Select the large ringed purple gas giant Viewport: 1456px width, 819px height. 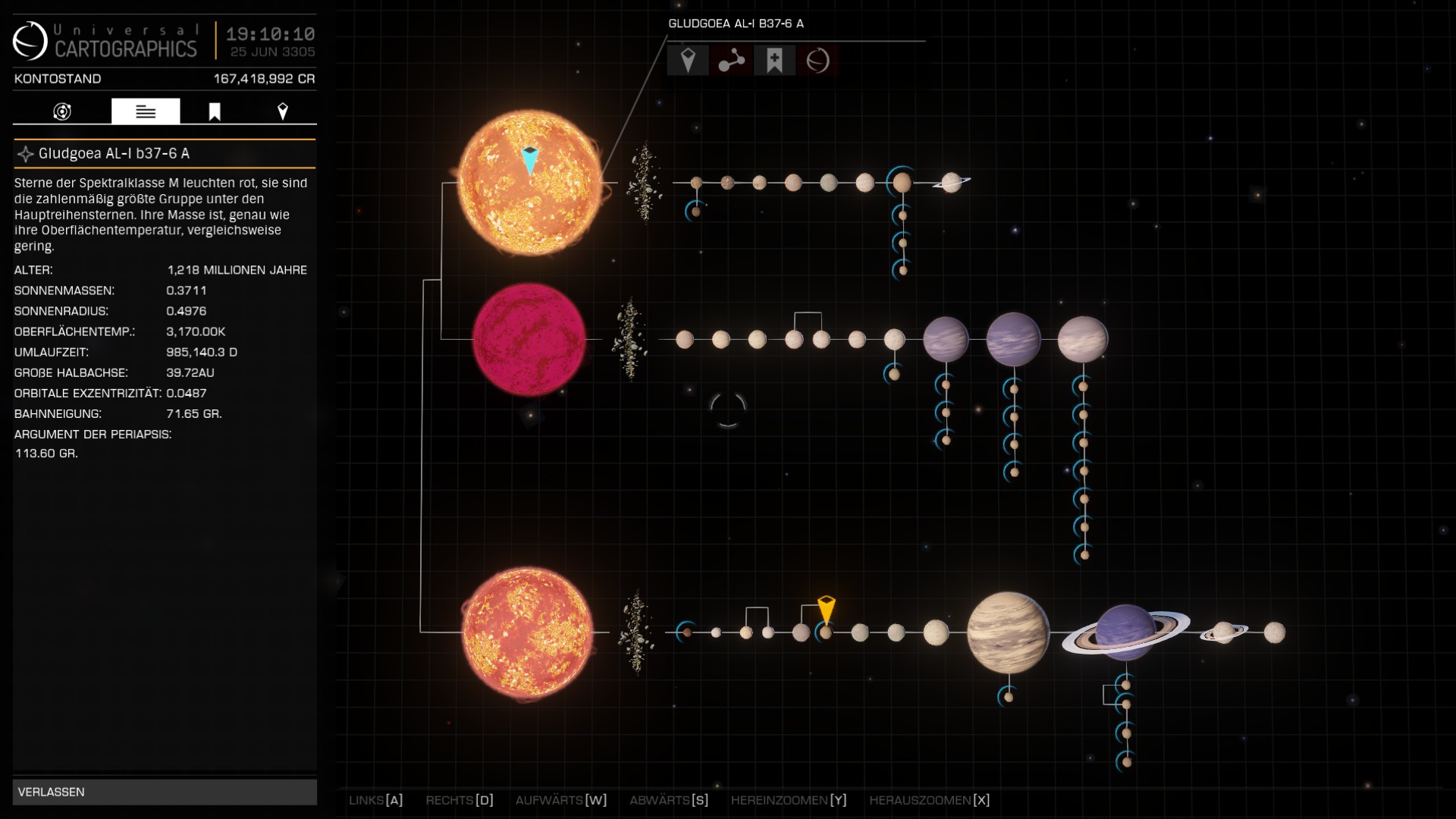[1126, 632]
